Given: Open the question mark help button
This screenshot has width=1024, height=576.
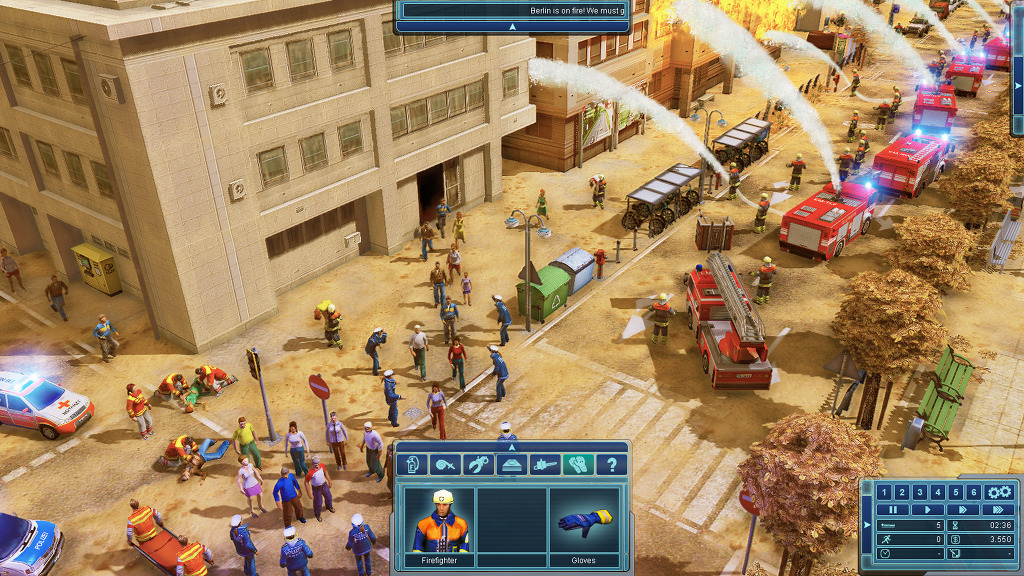Looking at the screenshot, I should 611,464.
